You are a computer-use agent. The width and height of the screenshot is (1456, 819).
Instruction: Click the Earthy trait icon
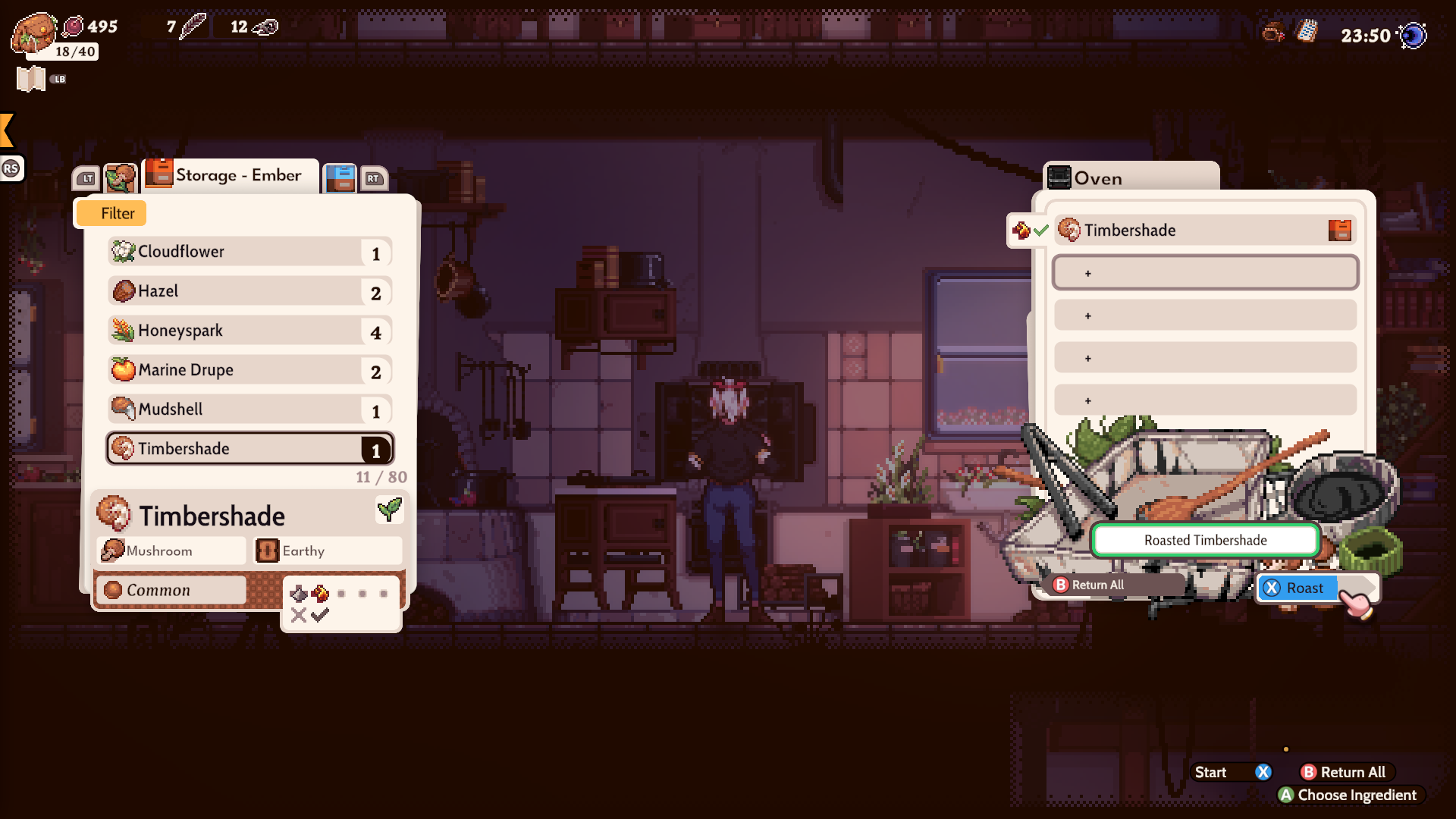(267, 551)
